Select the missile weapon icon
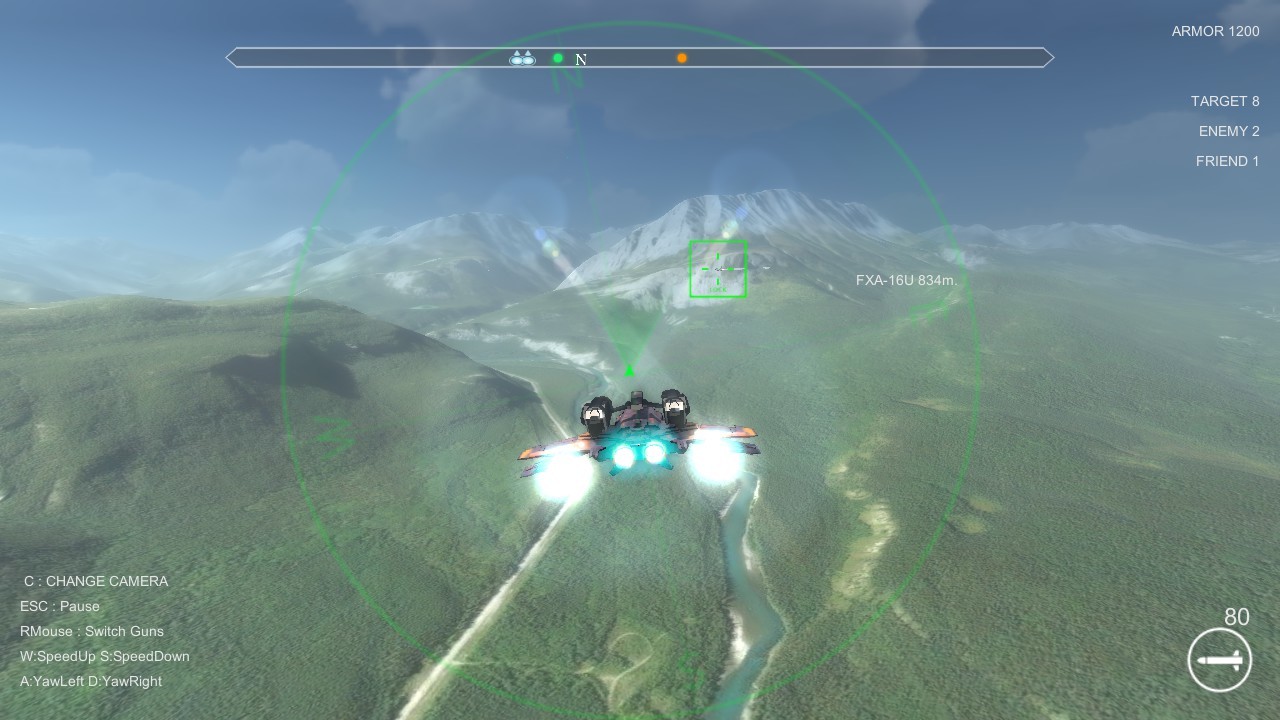Screen dimensions: 1280x720 [x=1218, y=660]
